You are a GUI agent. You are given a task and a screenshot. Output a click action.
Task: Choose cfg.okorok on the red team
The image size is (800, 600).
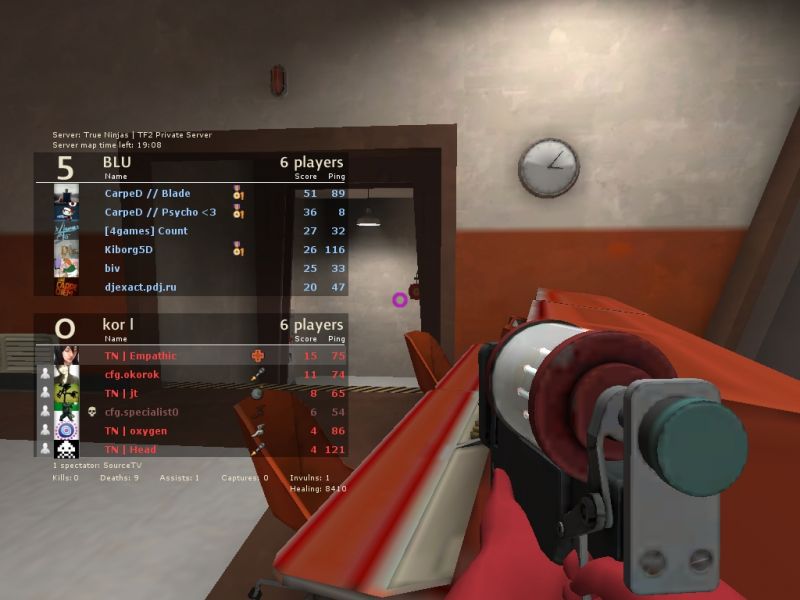[132, 374]
